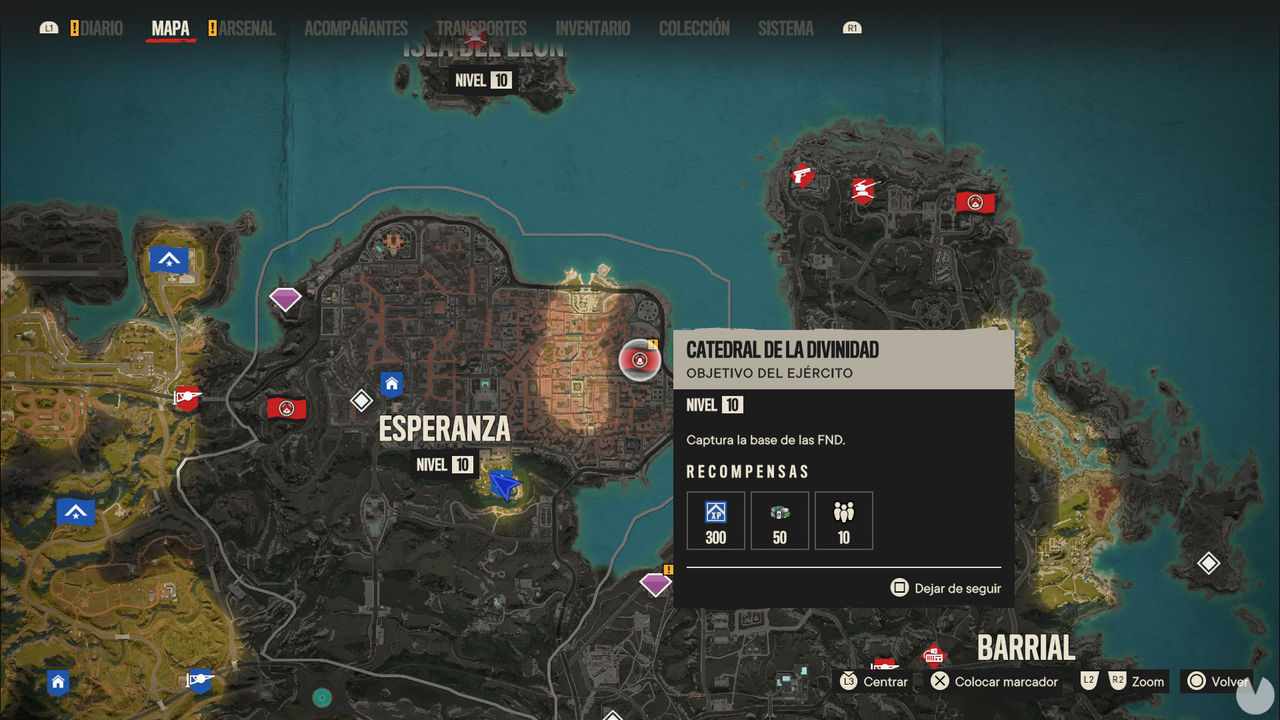Switch to the INVENTARIO tab

pyautogui.click(x=592, y=28)
